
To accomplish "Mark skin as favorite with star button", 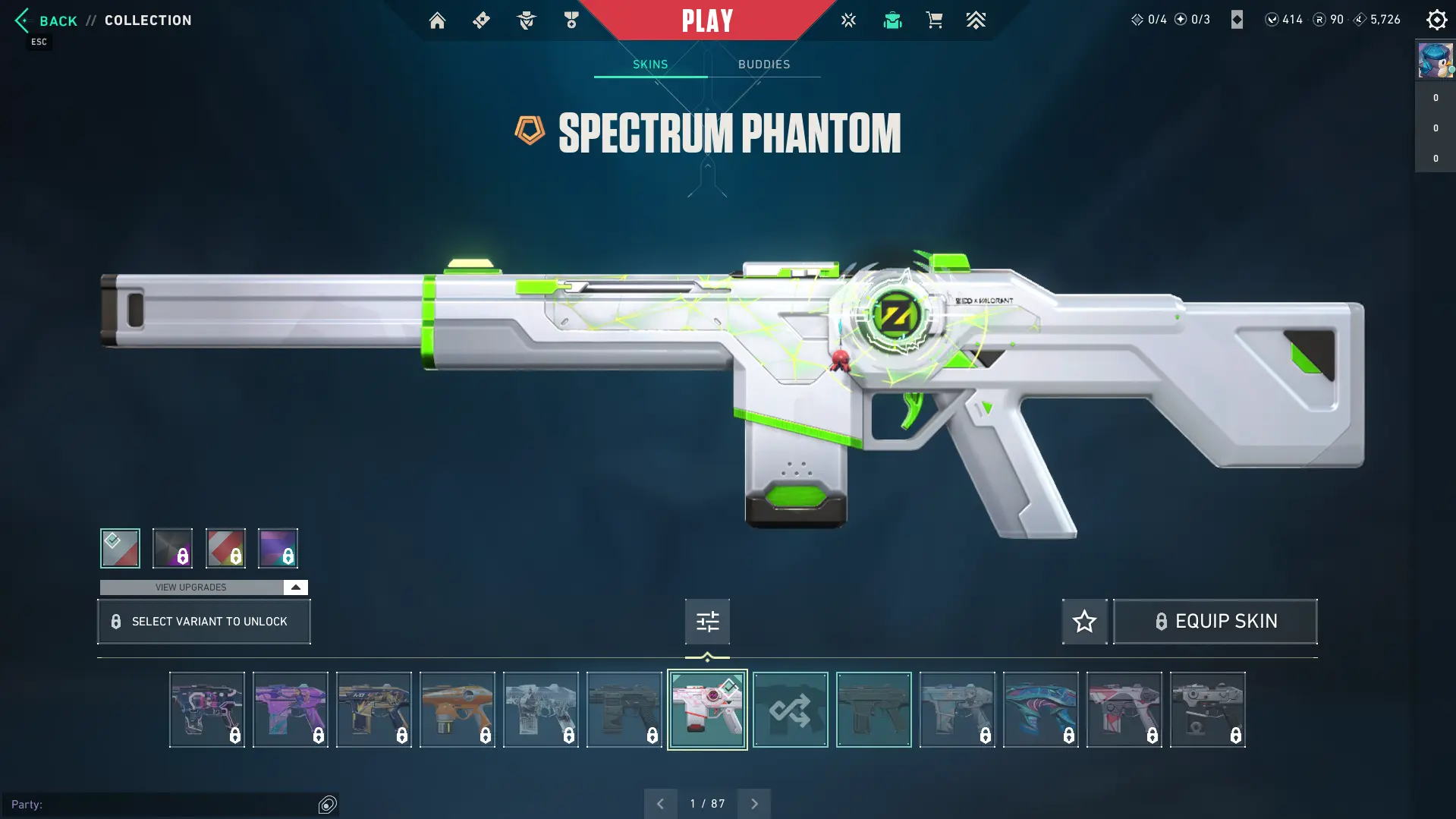I will pyautogui.click(x=1084, y=622).
